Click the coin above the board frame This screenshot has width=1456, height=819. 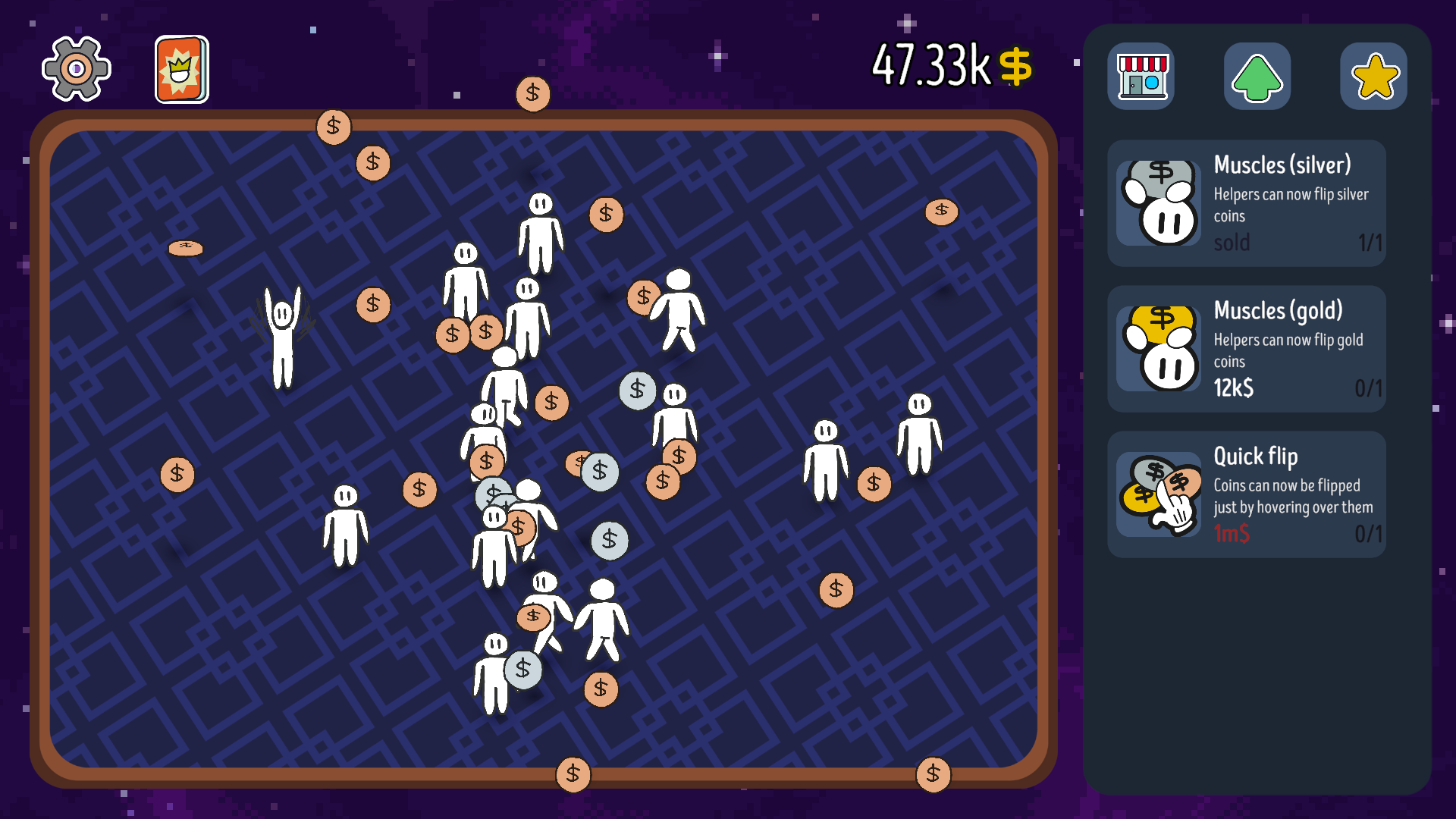(533, 93)
